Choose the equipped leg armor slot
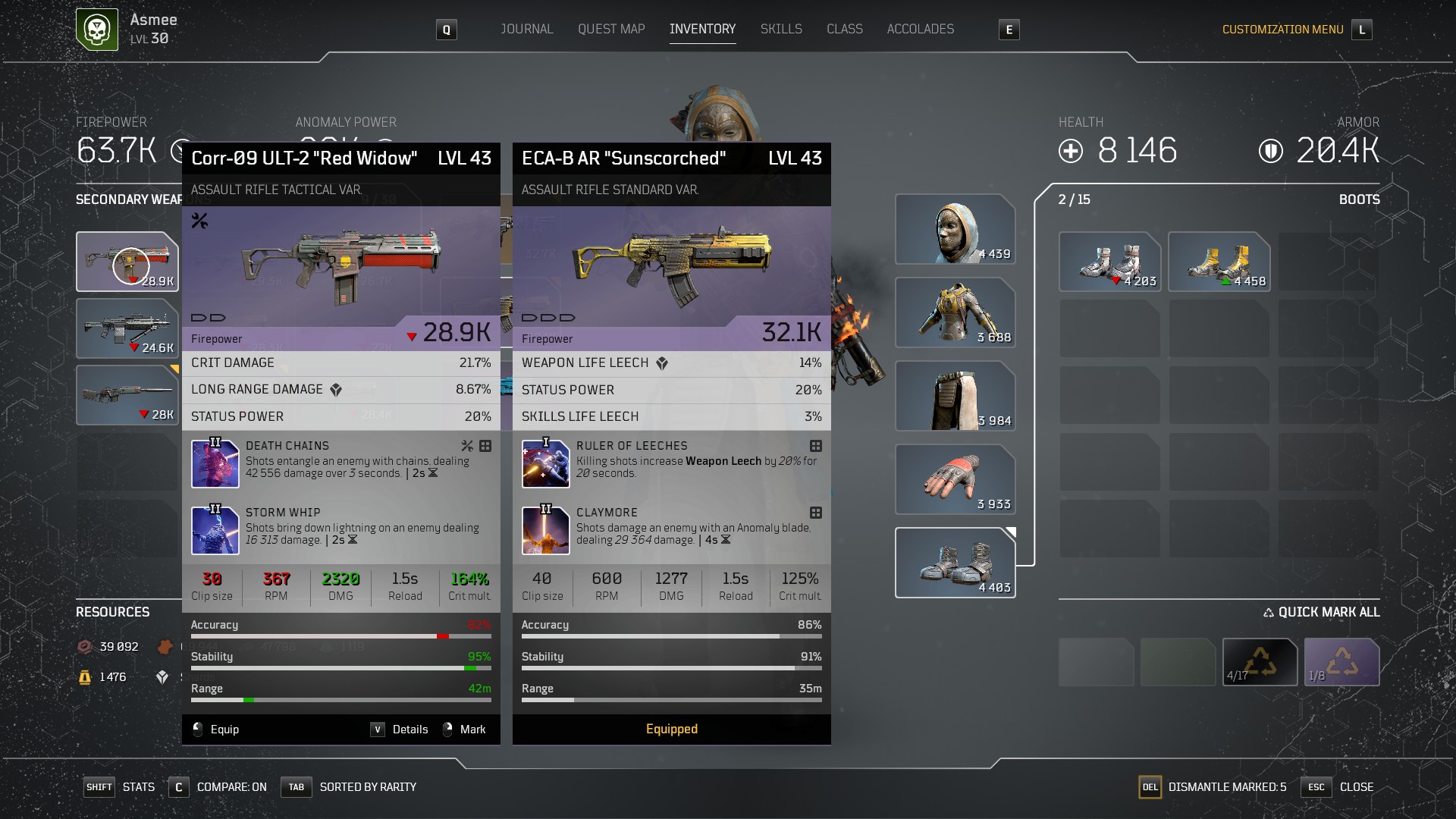Screen dimensions: 1456x819 (x=955, y=396)
